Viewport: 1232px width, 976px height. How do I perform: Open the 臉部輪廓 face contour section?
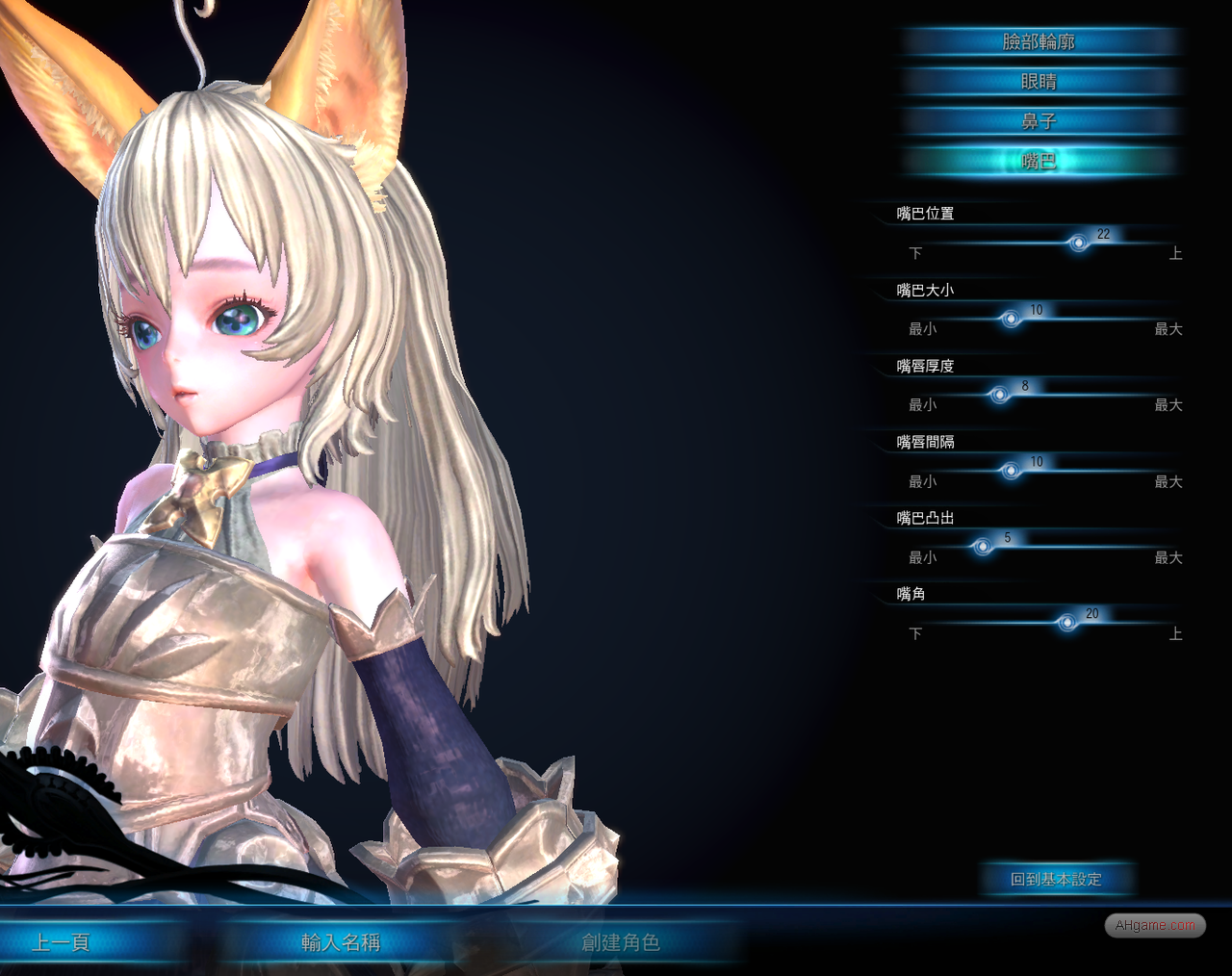pyautogui.click(x=1039, y=41)
